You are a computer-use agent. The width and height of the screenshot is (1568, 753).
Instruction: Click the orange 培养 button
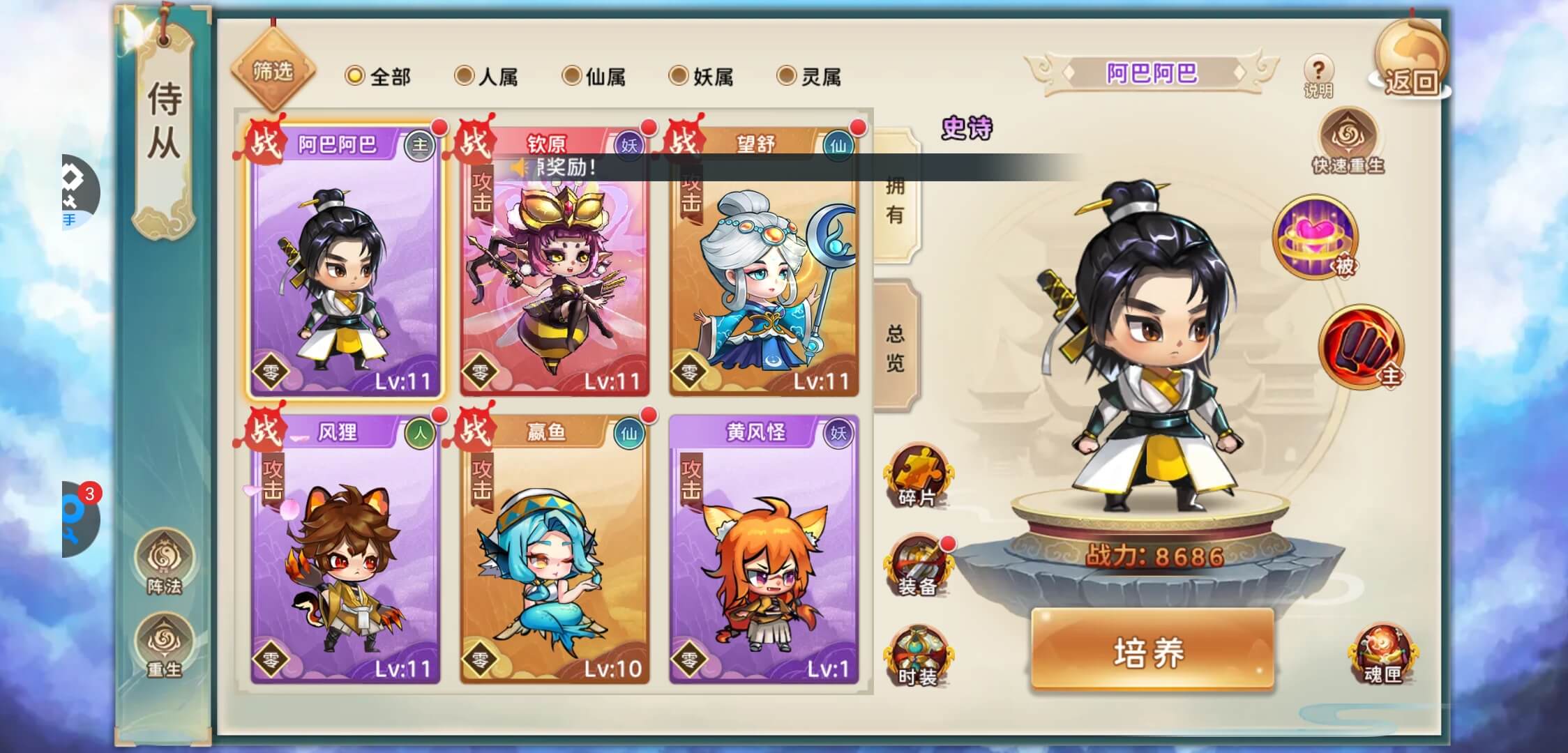pyautogui.click(x=1152, y=651)
